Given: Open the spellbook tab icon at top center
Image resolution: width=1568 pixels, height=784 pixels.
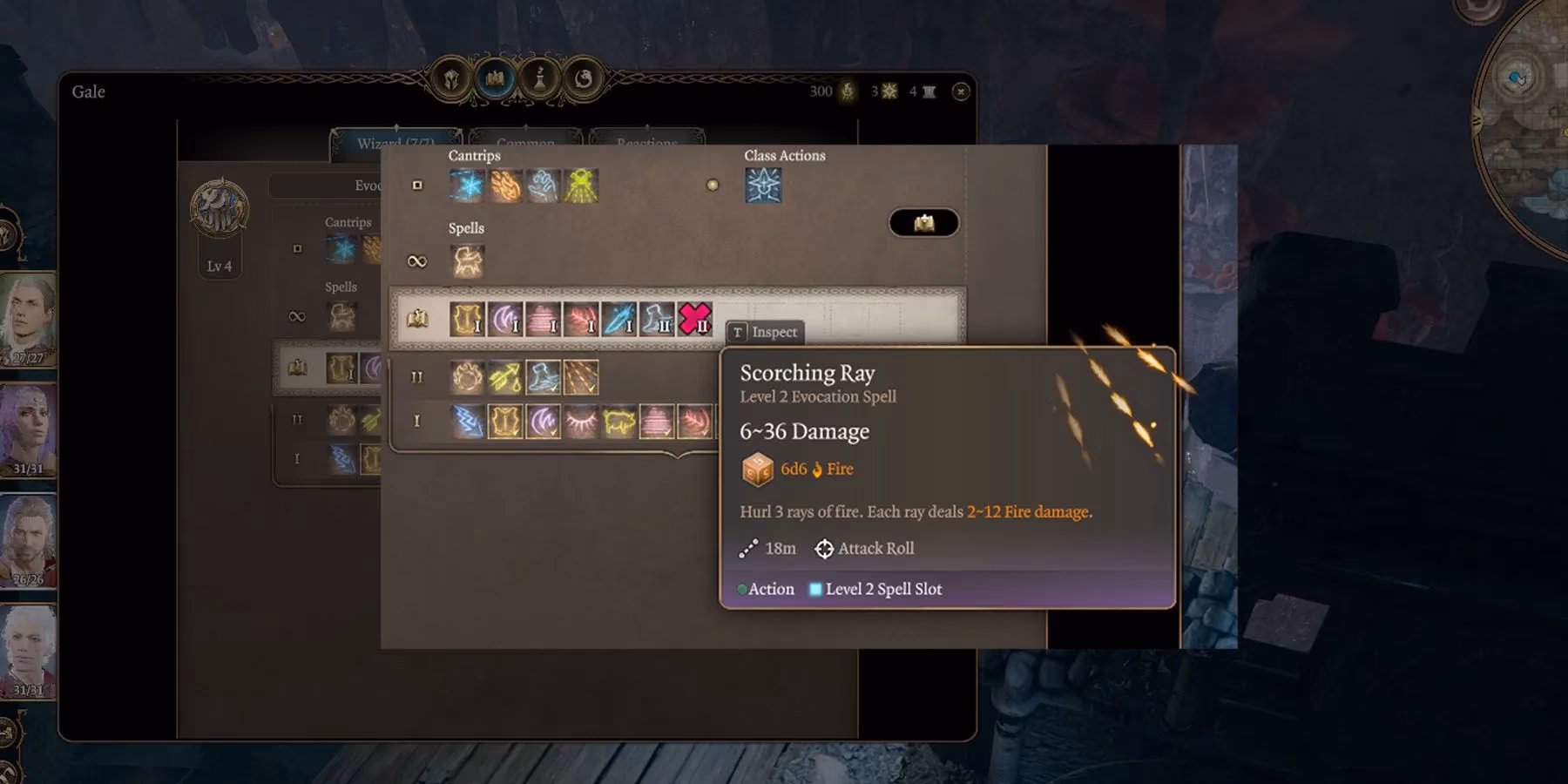Looking at the screenshot, I should (493, 77).
